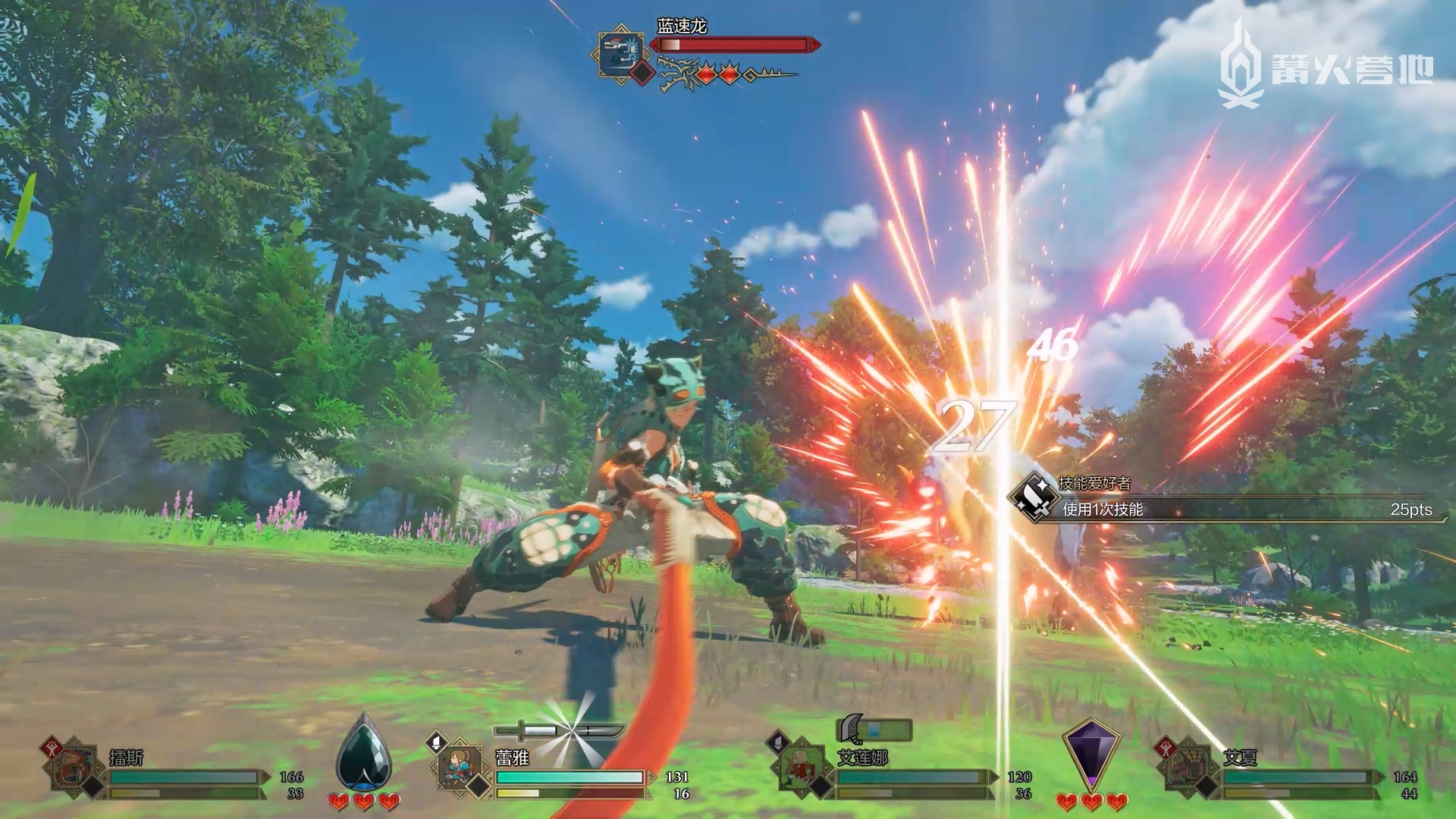Click the sword weapon gauge above 蕾雅
1456x819 pixels.
click(x=559, y=731)
